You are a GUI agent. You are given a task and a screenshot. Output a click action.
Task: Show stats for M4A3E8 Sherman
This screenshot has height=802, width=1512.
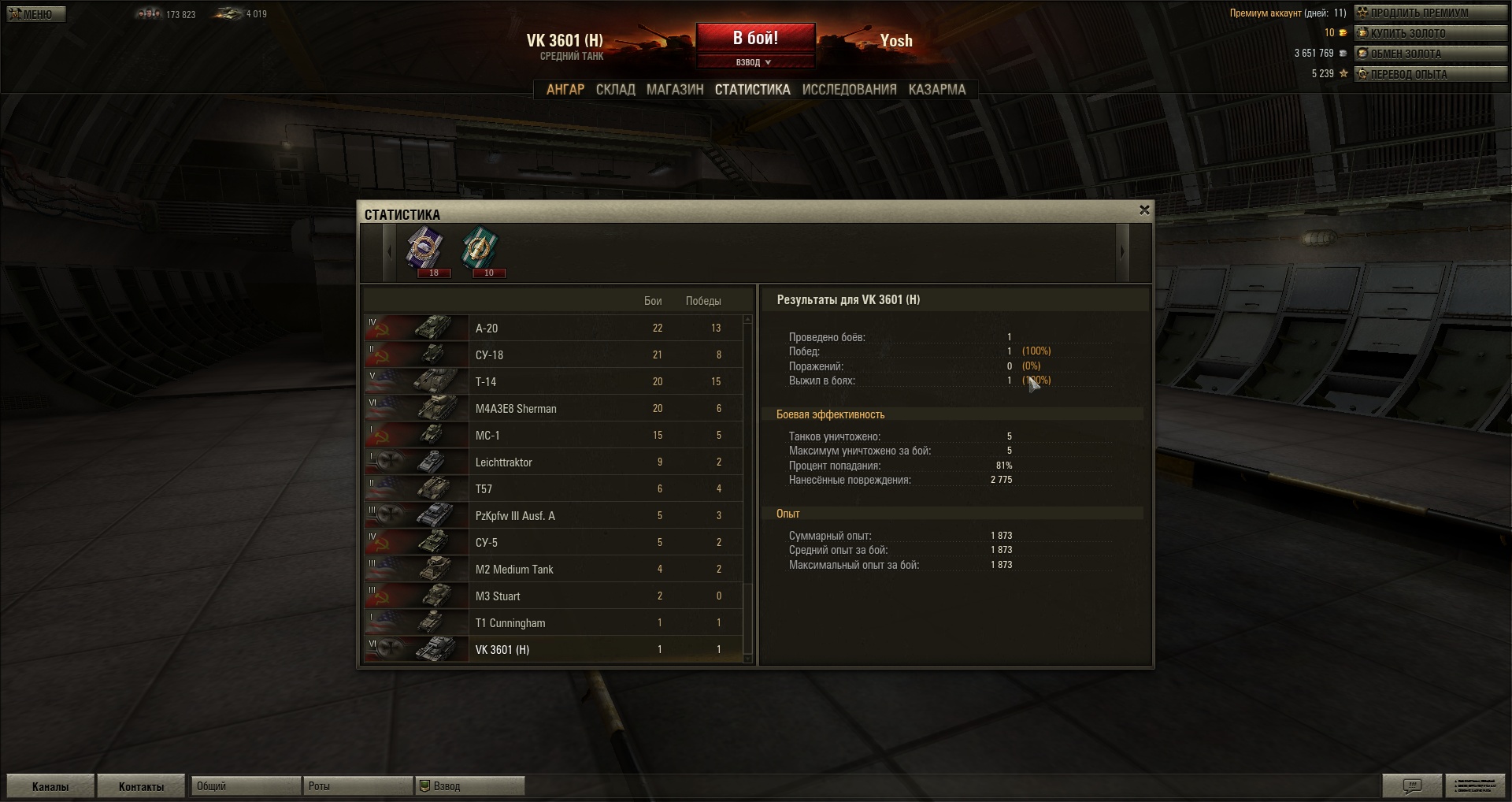[553, 409]
